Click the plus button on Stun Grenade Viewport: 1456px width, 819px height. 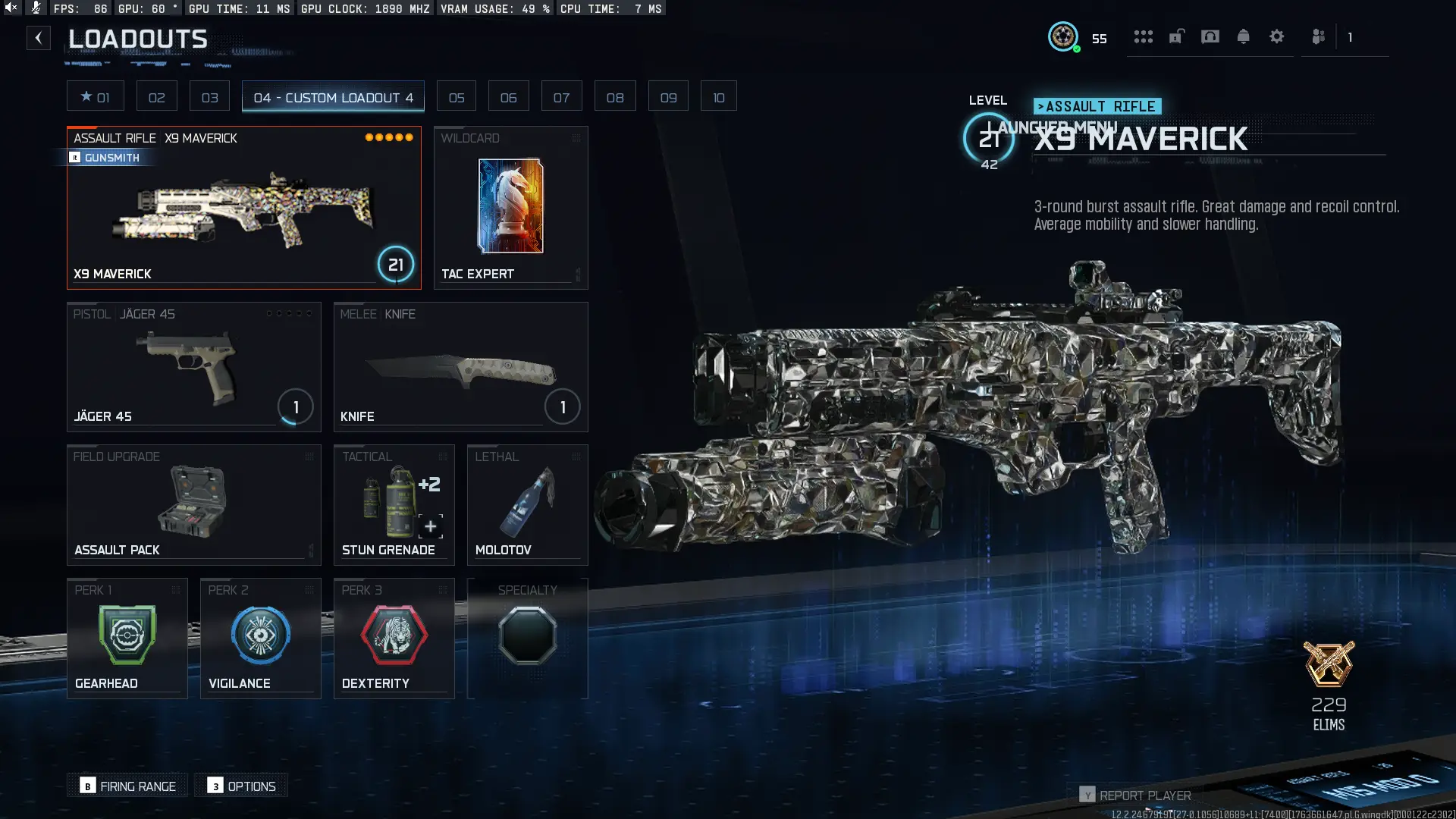(430, 526)
